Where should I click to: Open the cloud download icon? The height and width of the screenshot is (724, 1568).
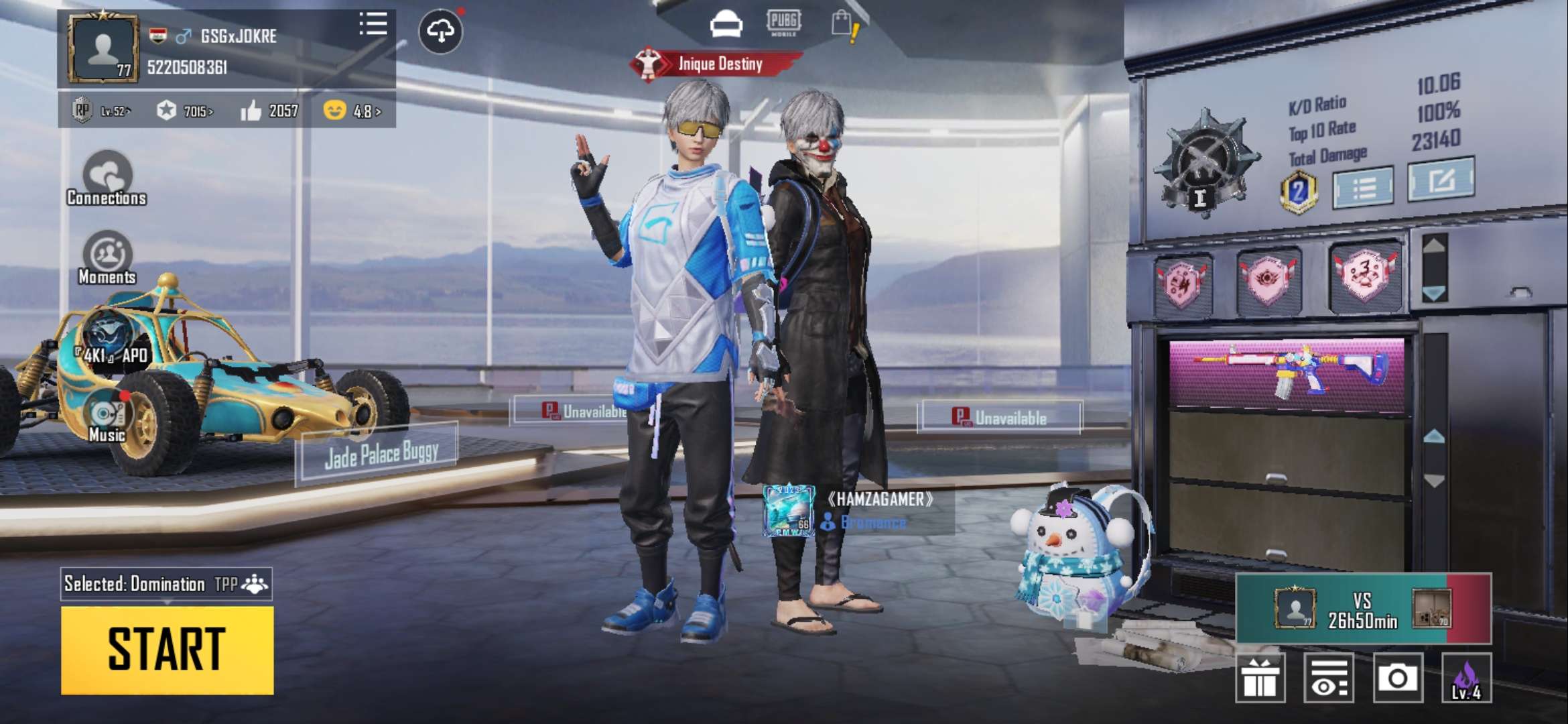click(x=440, y=31)
